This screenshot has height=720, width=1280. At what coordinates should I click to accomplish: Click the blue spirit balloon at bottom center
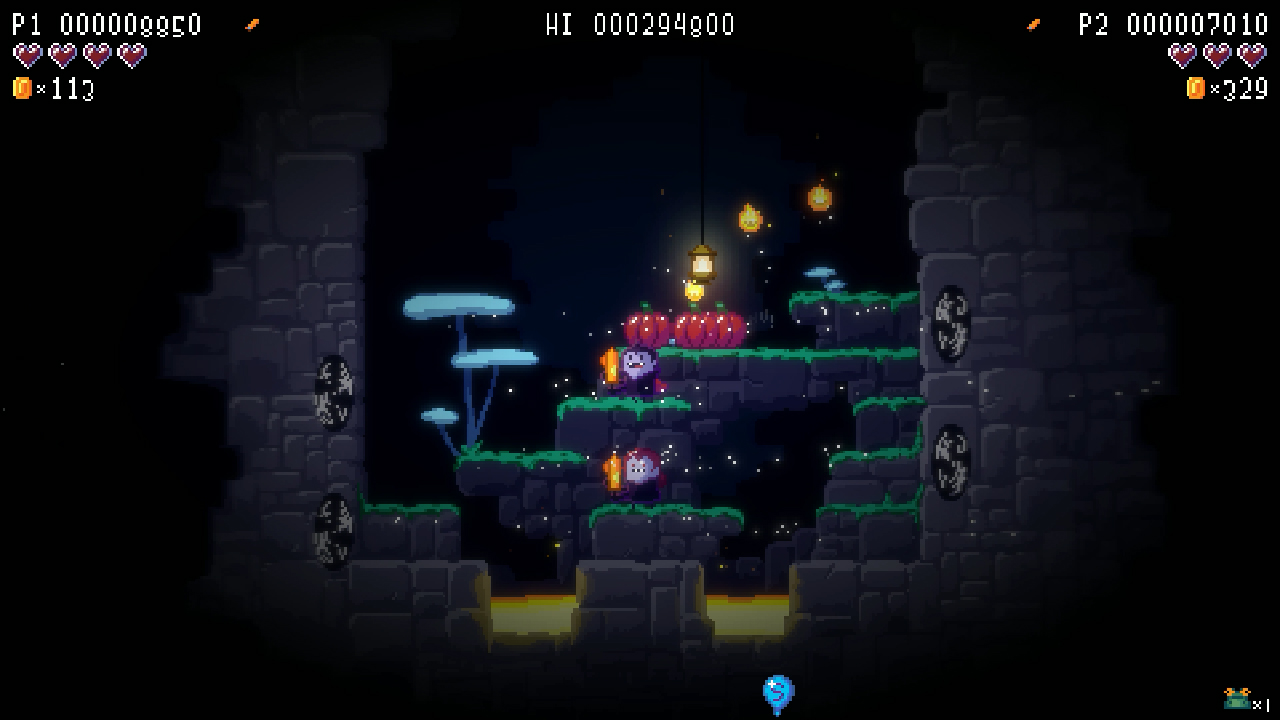778,692
